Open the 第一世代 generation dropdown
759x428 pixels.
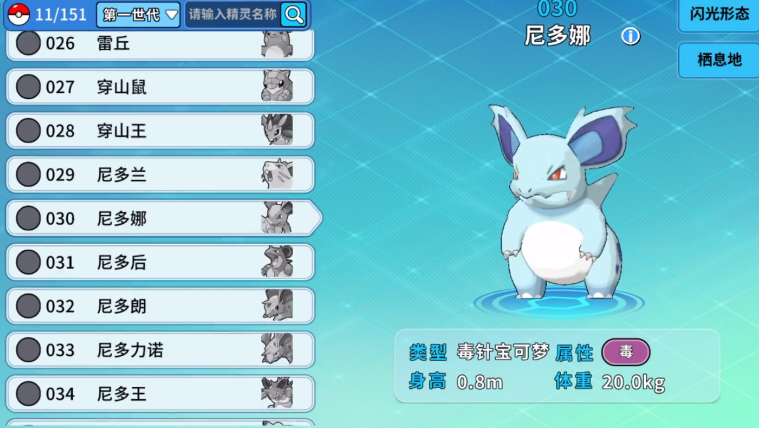(138, 14)
